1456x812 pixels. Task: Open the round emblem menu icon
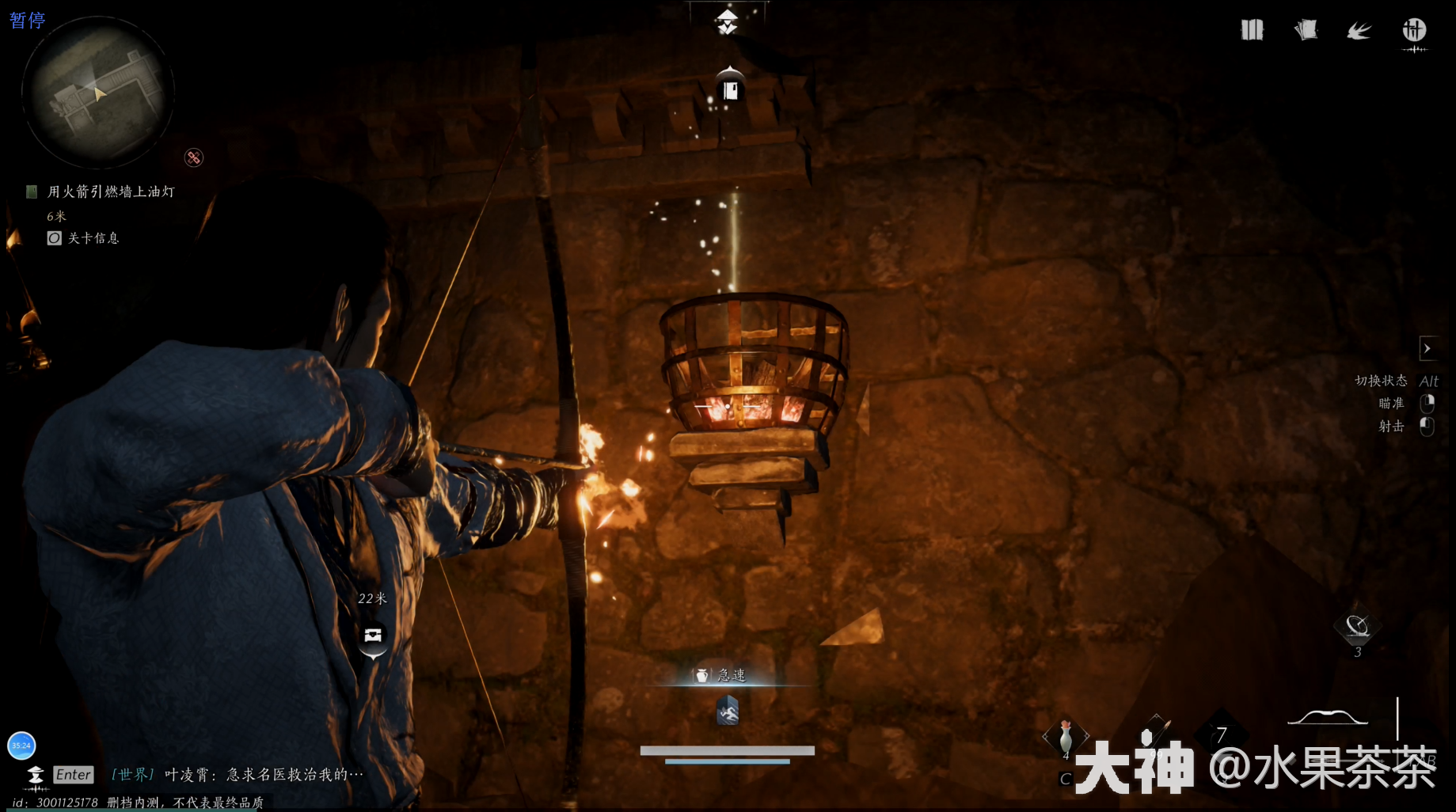point(1414,31)
